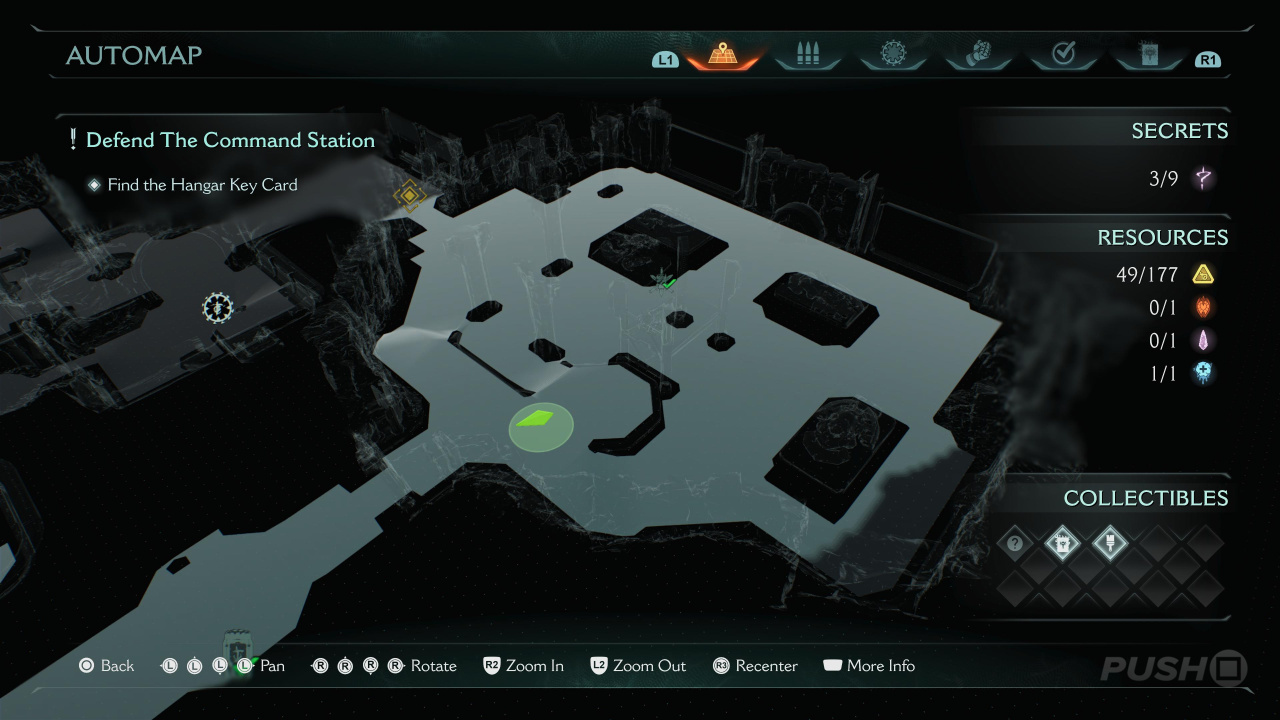Click the blue skull resource icon

point(1203,373)
